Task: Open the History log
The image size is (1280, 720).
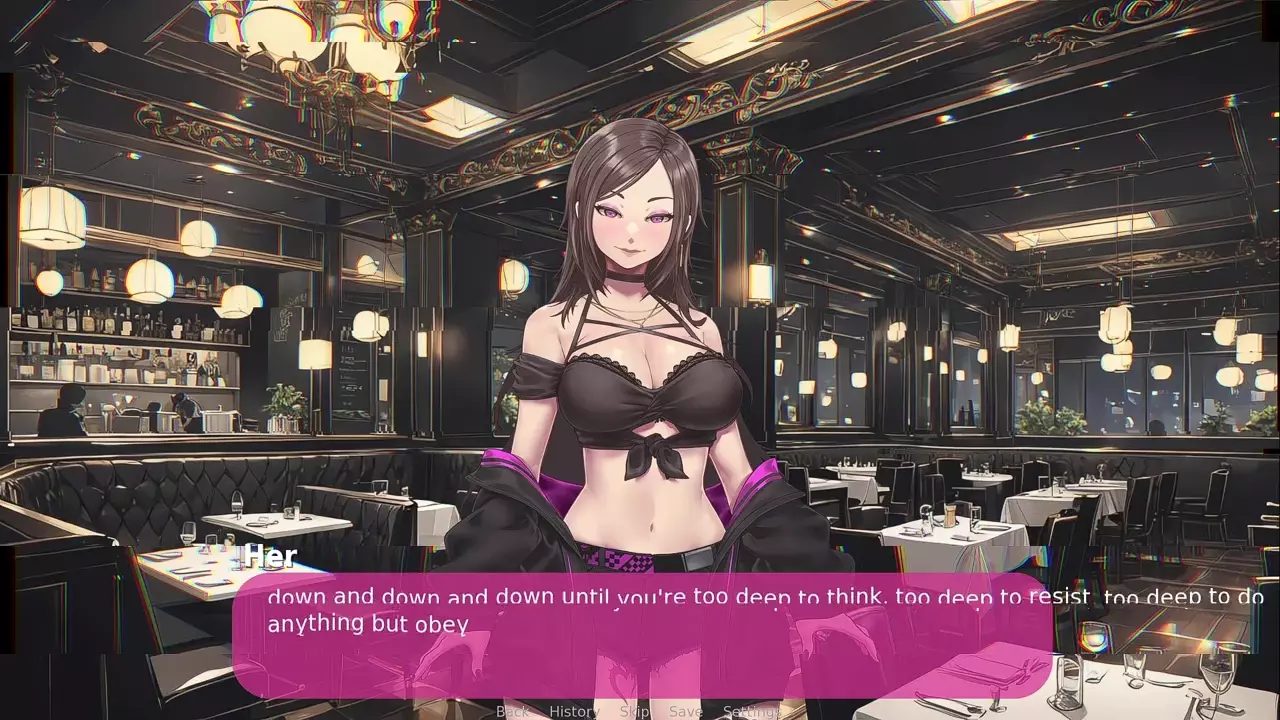Action: [574, 711]
